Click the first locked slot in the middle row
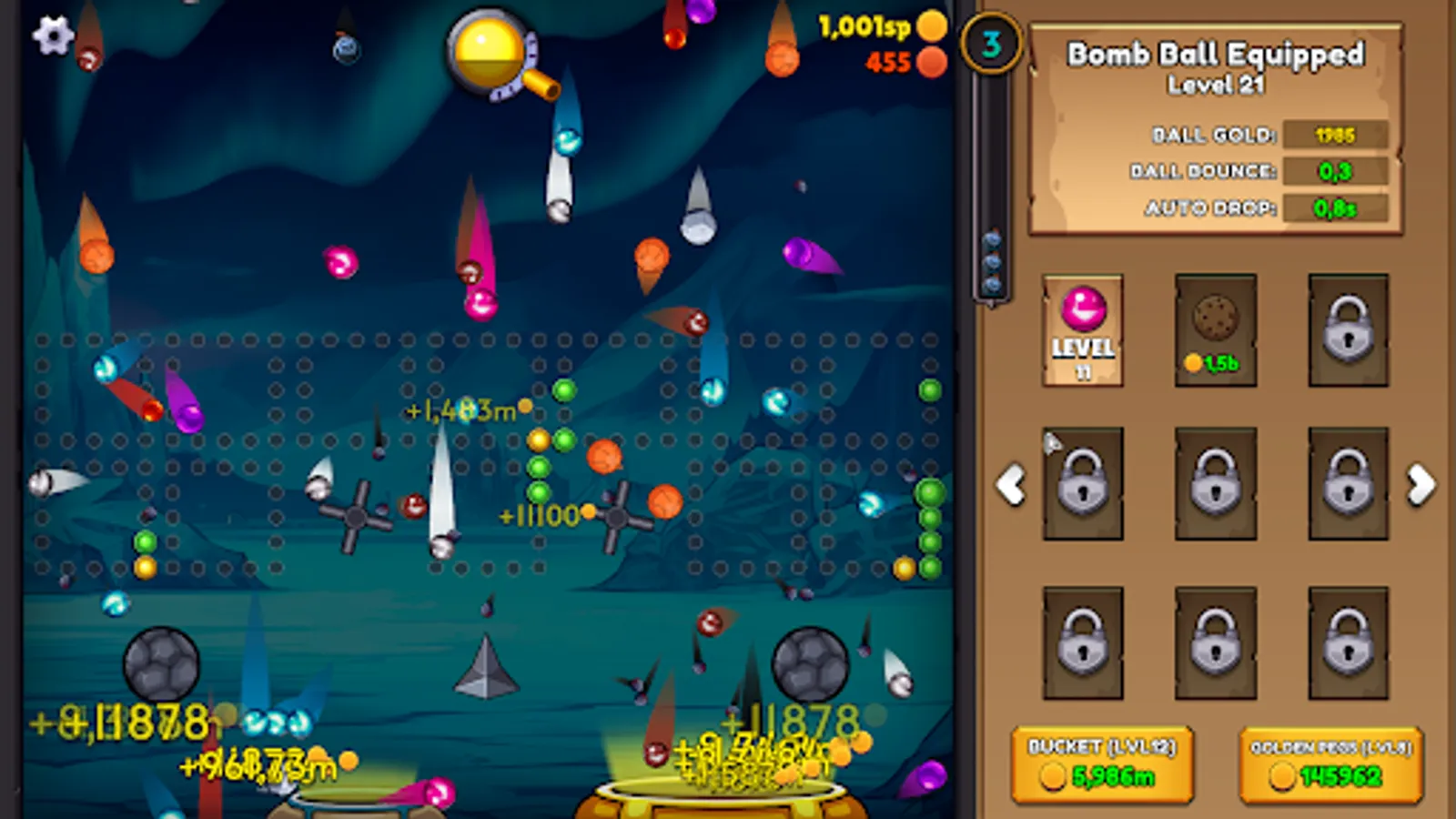This screenshot has width=1456, height=819. pos(1081,485)
